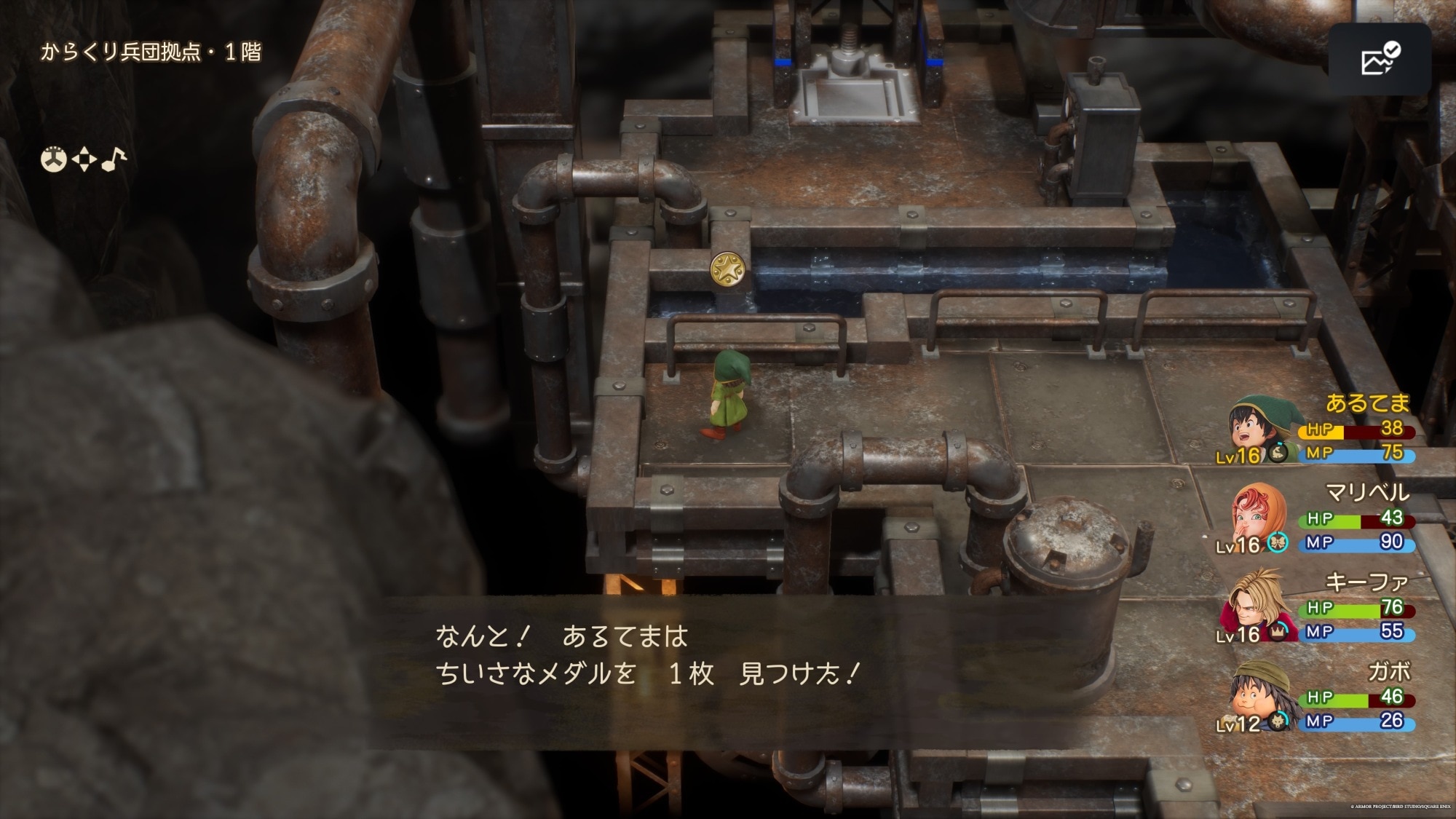Select the music note status icon

click(x=114, y=159)
